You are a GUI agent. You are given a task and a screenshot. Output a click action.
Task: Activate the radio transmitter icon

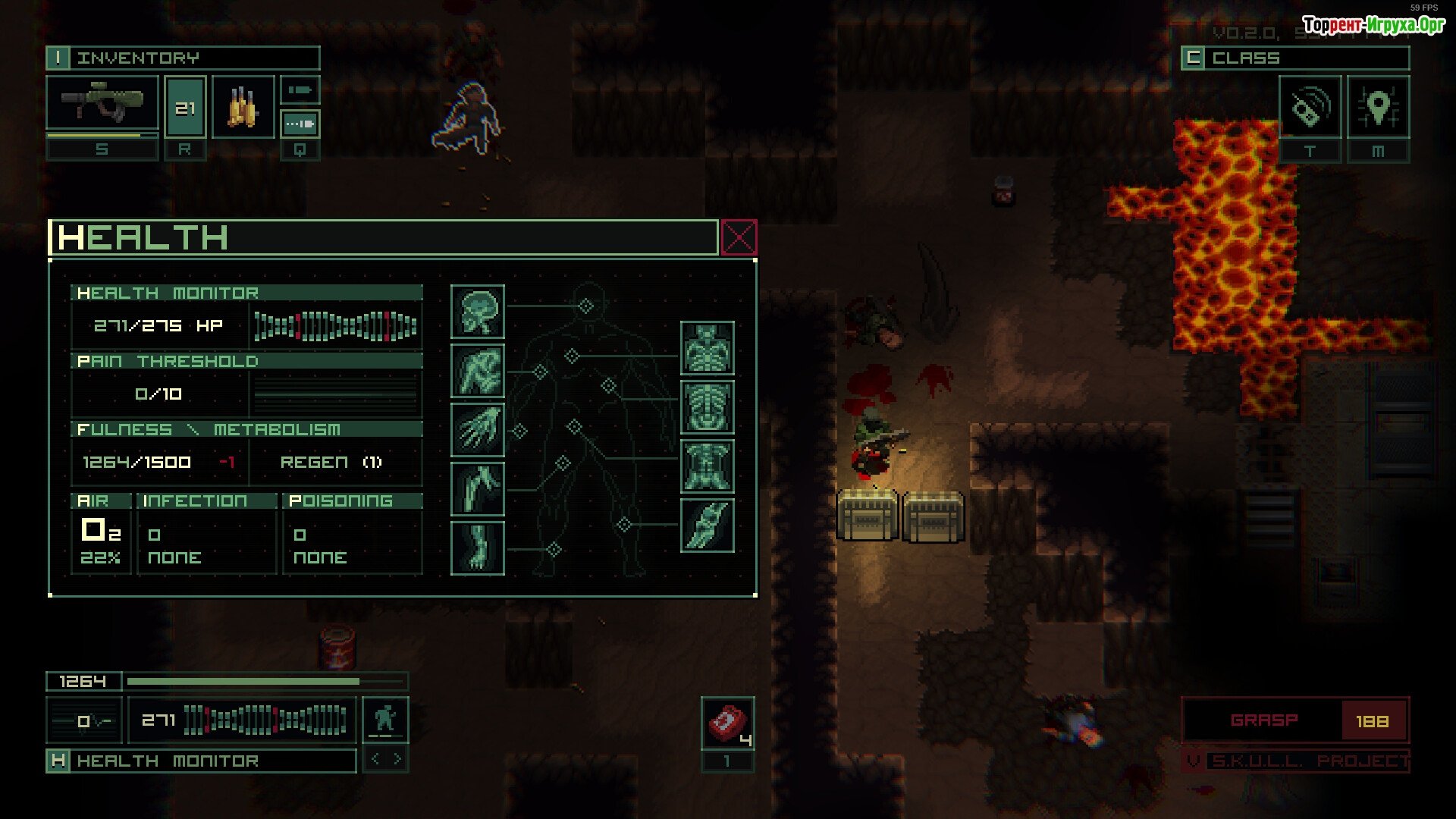click(x=1310, y=107)
